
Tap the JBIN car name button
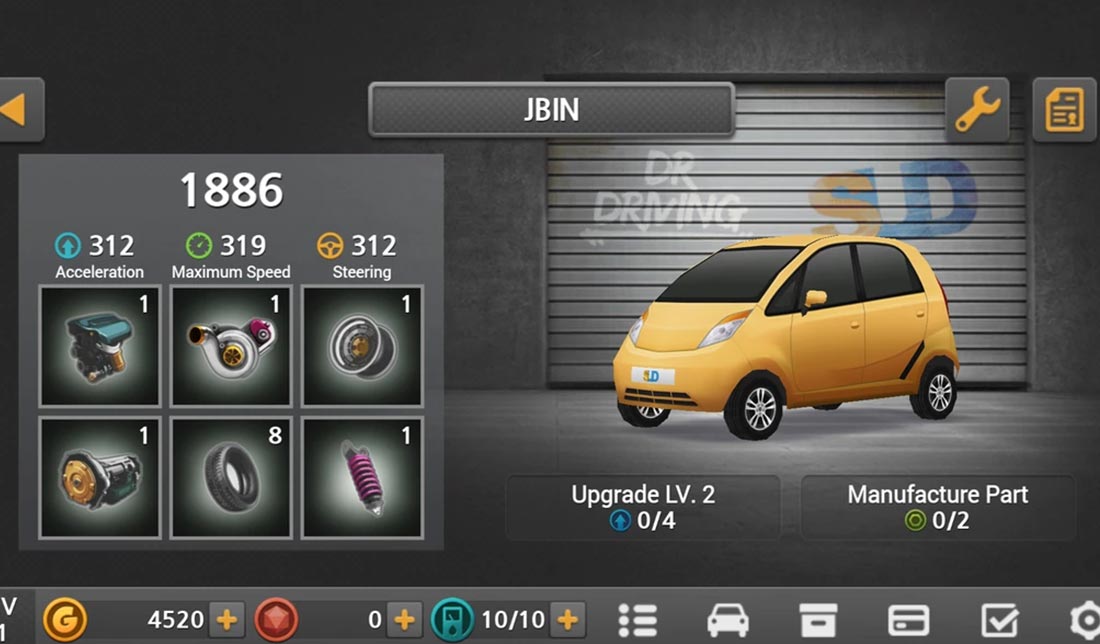coord(551,109)
